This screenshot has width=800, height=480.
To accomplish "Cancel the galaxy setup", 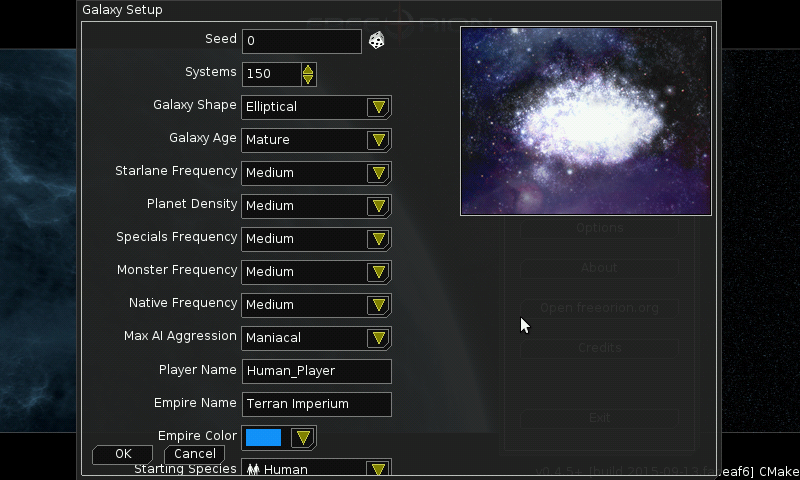I will [x=194, y=454].
